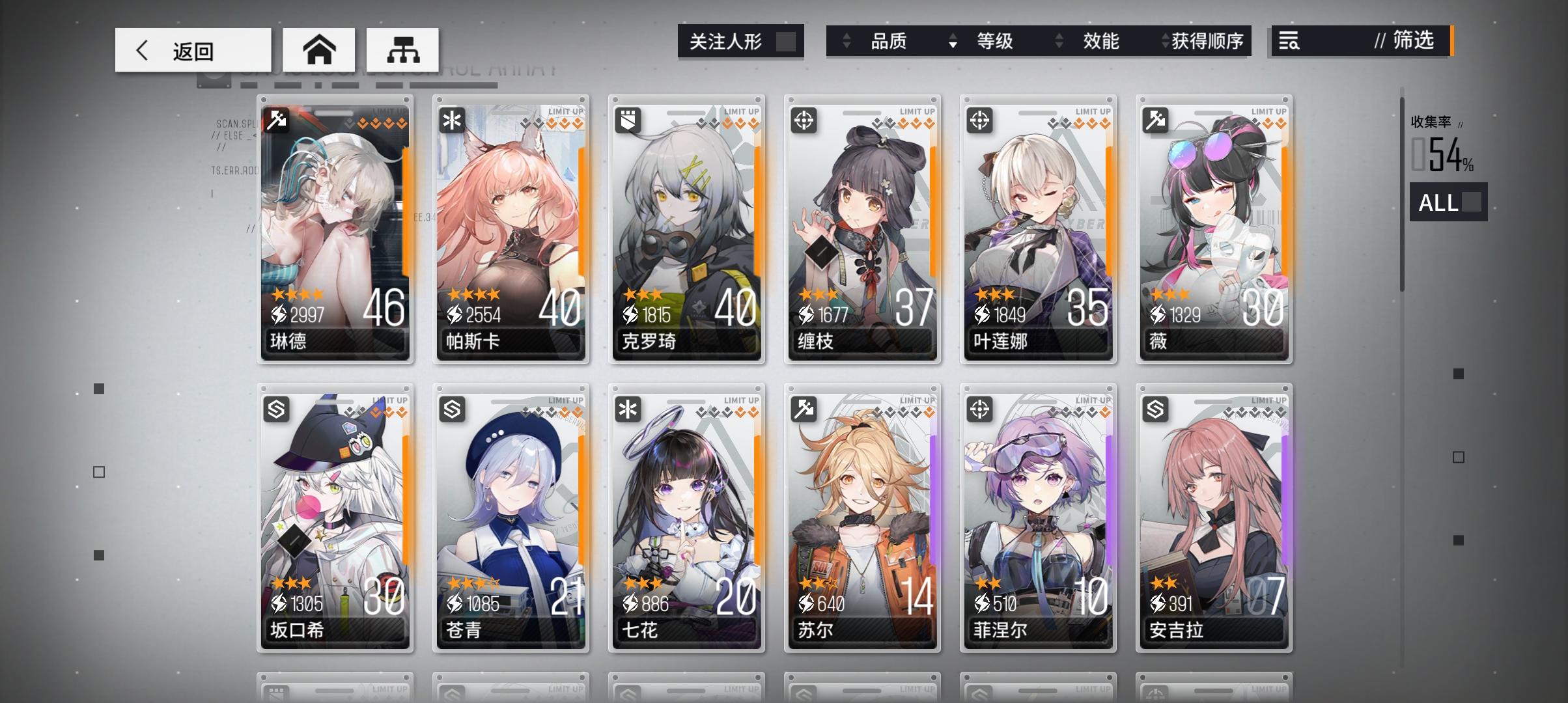Open the formation chart icon beside home
Viewport: 1568px width, 703px height.
(x=404, y=49)
